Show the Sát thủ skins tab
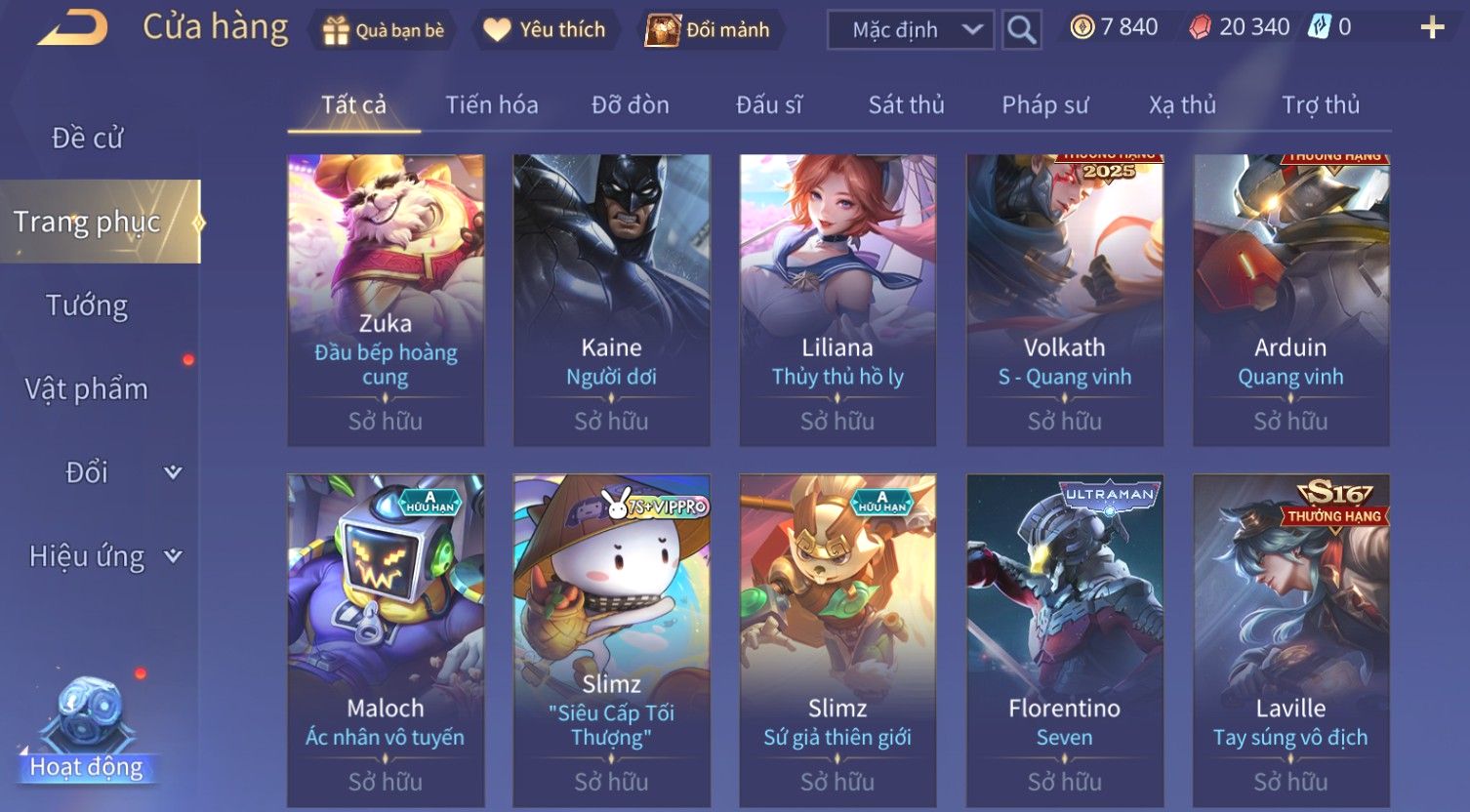The height and width of the screenshot is (812, 1470). 906,105
